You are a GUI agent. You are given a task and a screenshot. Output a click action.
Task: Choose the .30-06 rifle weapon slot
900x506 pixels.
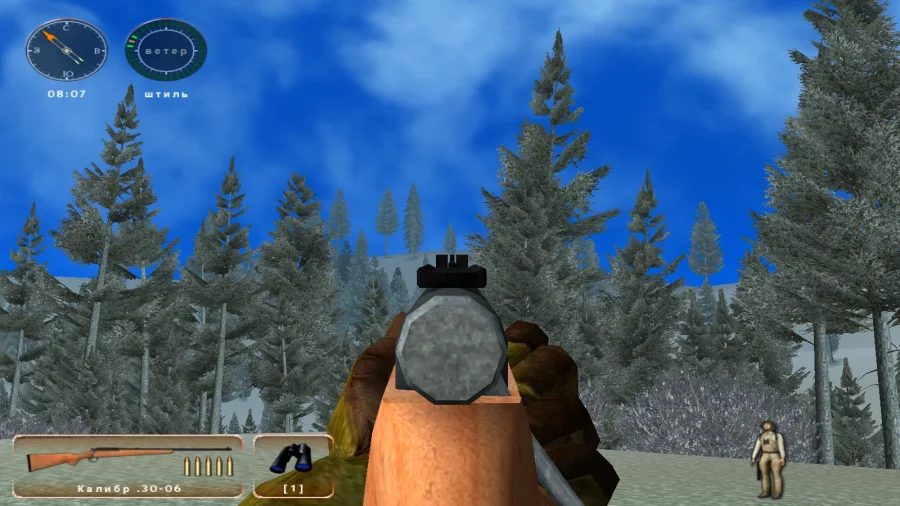(x=128, y=465)
